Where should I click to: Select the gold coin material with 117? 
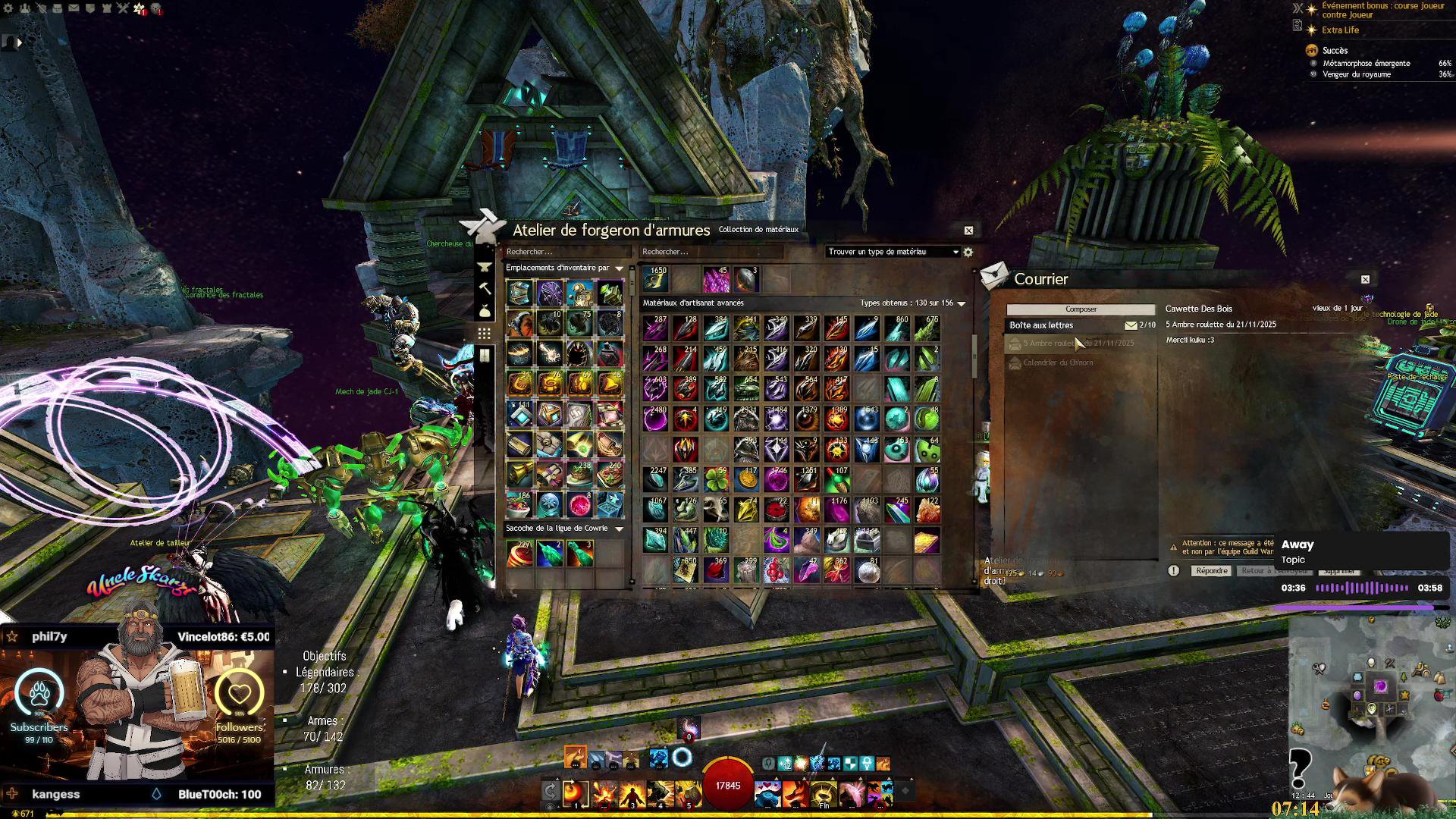pyautogui.click(x=746, y=480)
